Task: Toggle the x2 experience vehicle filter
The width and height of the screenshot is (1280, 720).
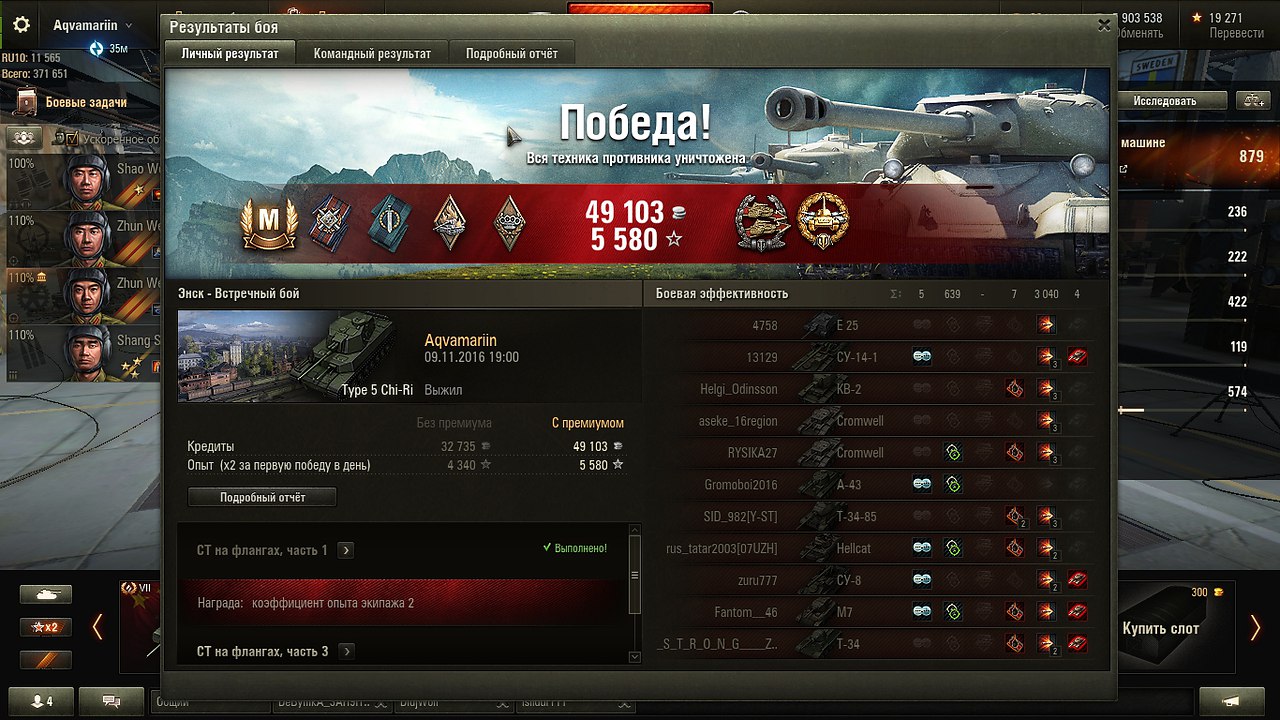Action: [46, 627]
